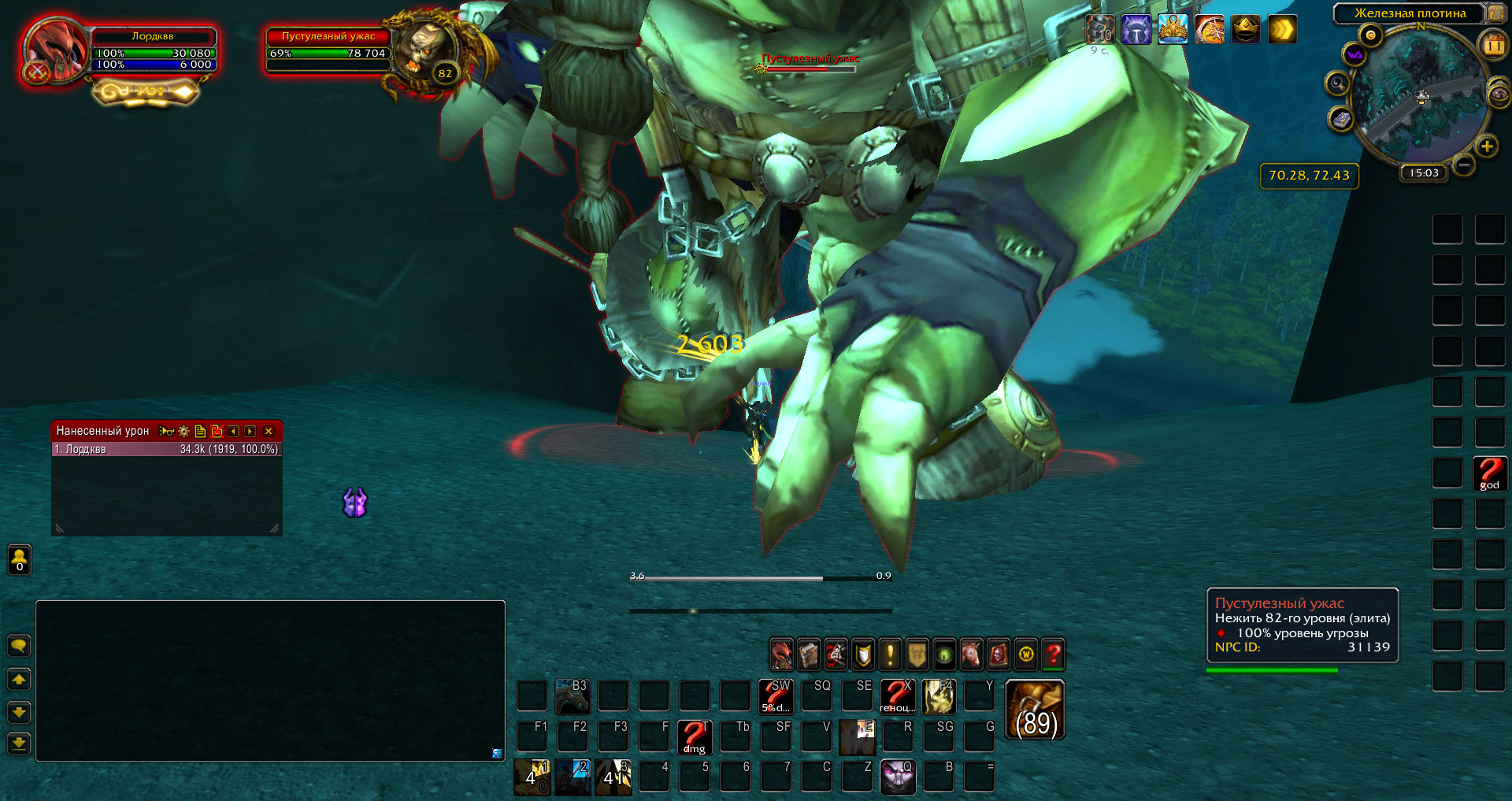This screenshot has height=801, width=1512.
Task: Open the backpack showing 89 free slots
Action: tap(1036, 710)
